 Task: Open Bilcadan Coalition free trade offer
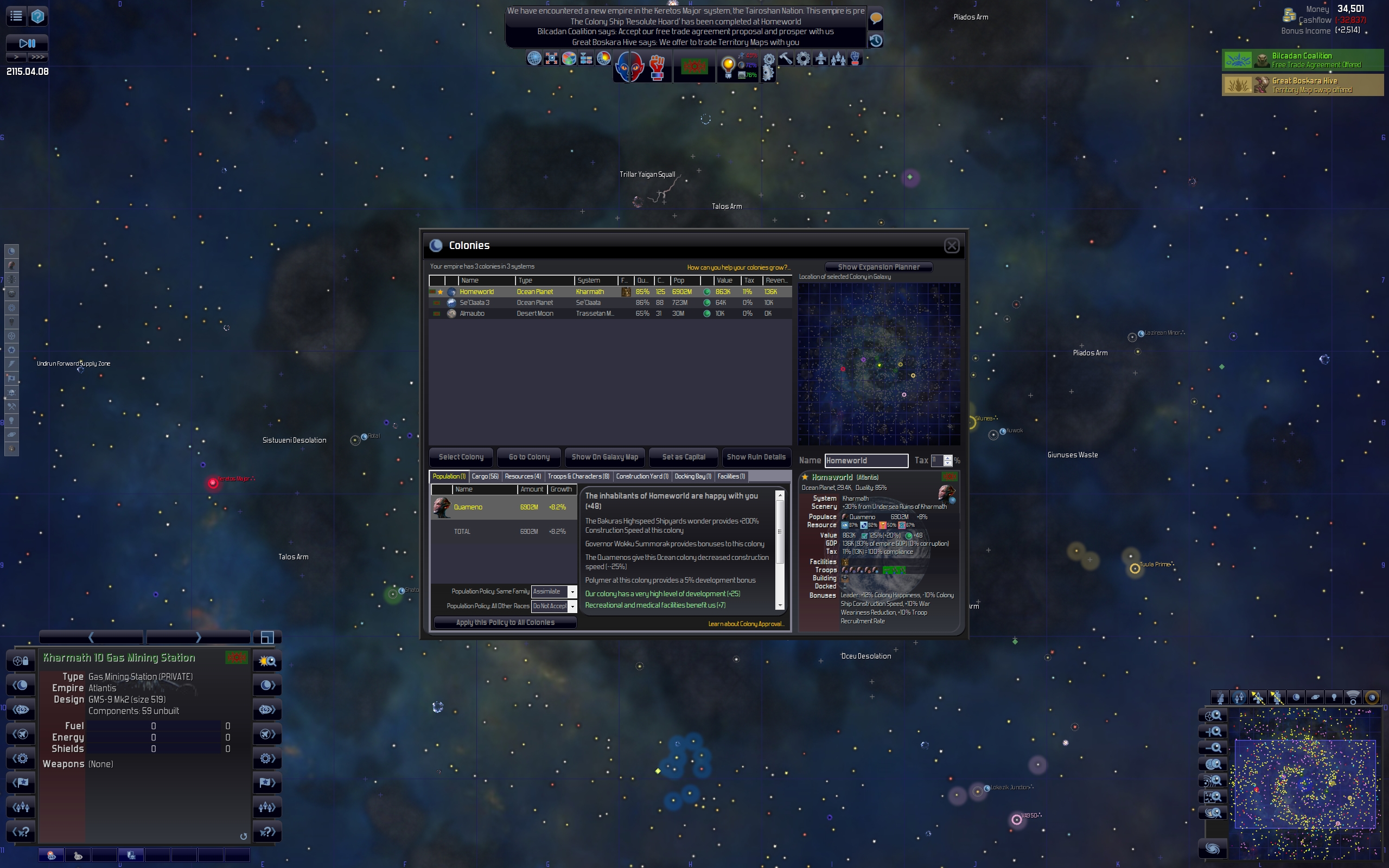click(1302, 60)
